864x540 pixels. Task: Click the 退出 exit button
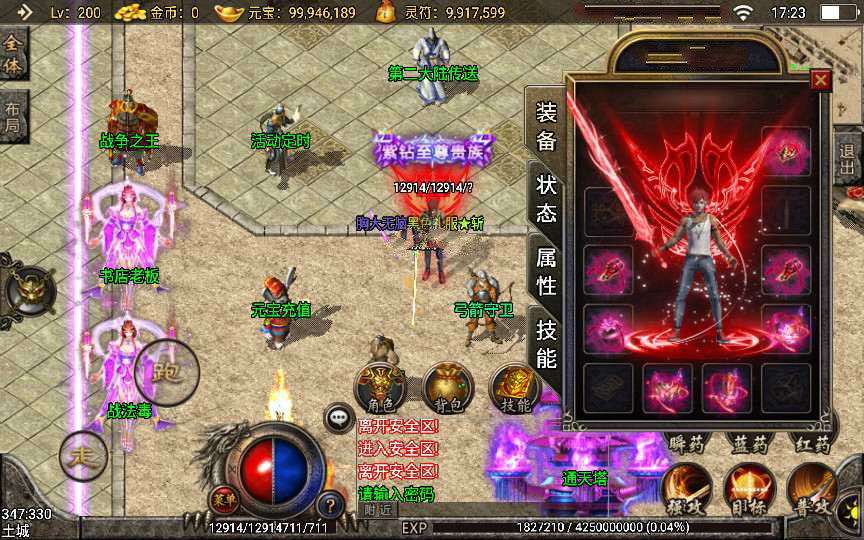[848, 162]
